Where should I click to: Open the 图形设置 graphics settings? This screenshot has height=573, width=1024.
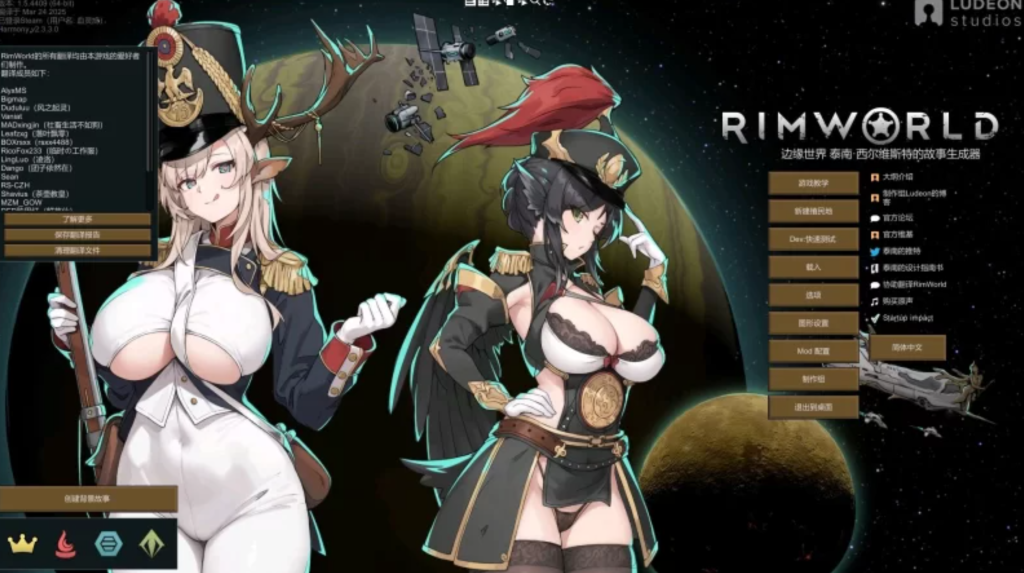coord(813,323)
